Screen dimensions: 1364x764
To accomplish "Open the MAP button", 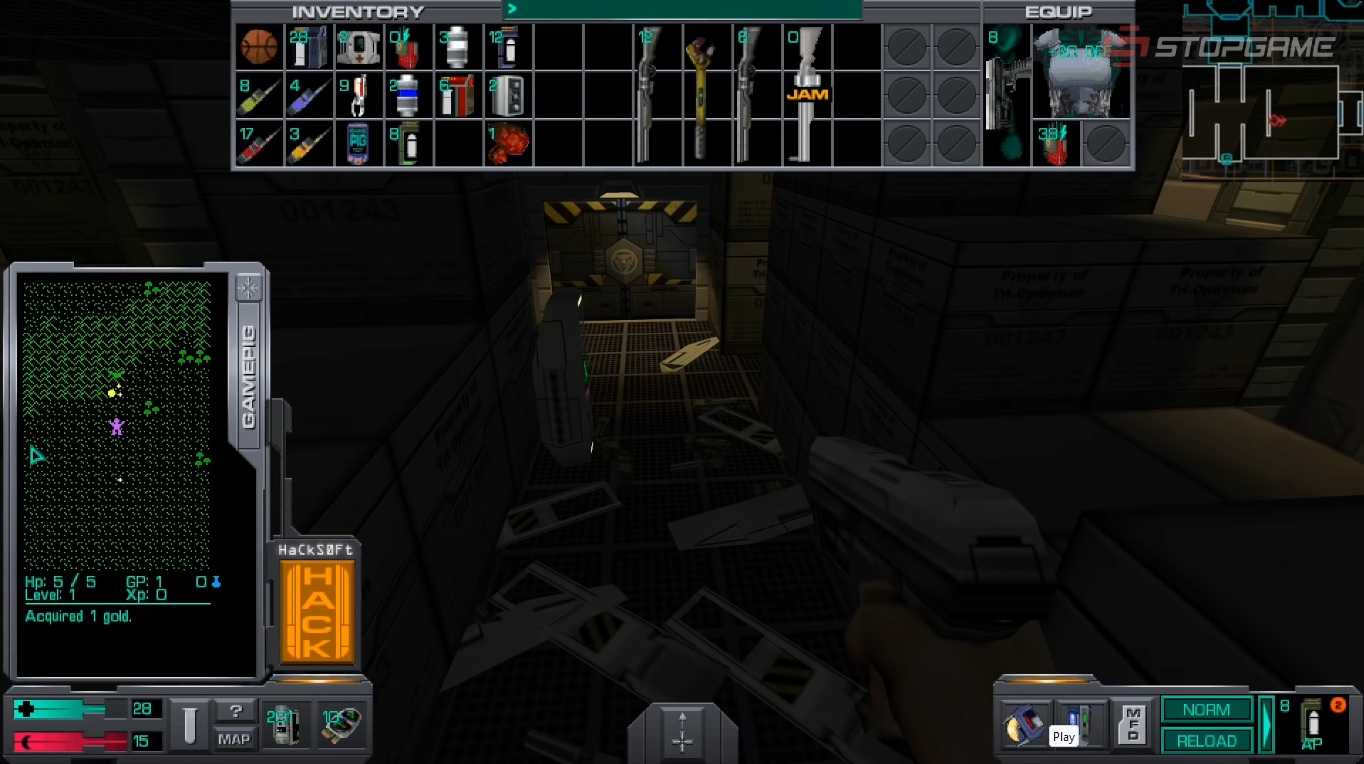I will pyautogui.click(x=234, y=740).
